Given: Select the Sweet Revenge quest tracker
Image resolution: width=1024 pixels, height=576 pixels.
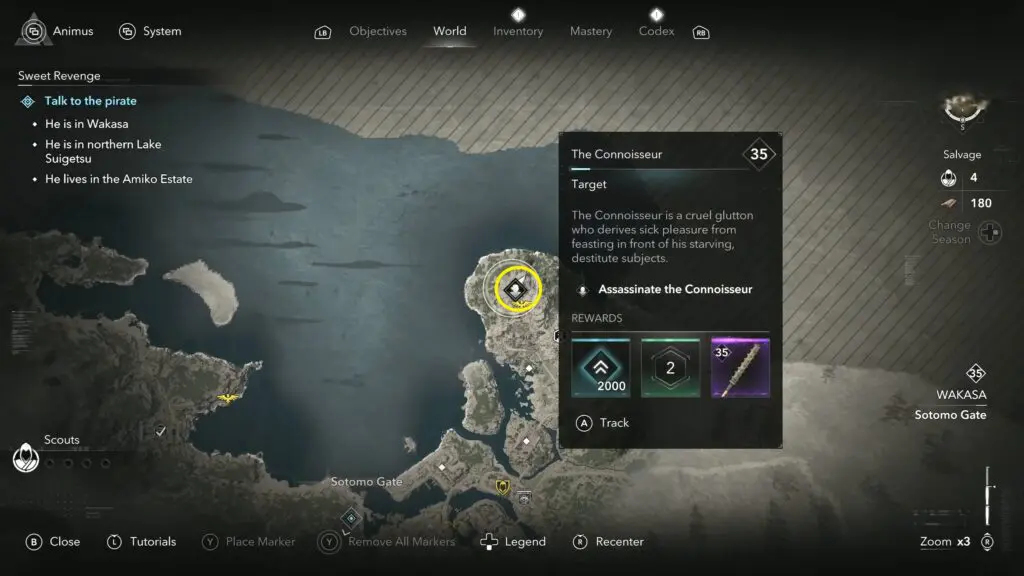Looking at the screenshot, I should click(59, 76).
